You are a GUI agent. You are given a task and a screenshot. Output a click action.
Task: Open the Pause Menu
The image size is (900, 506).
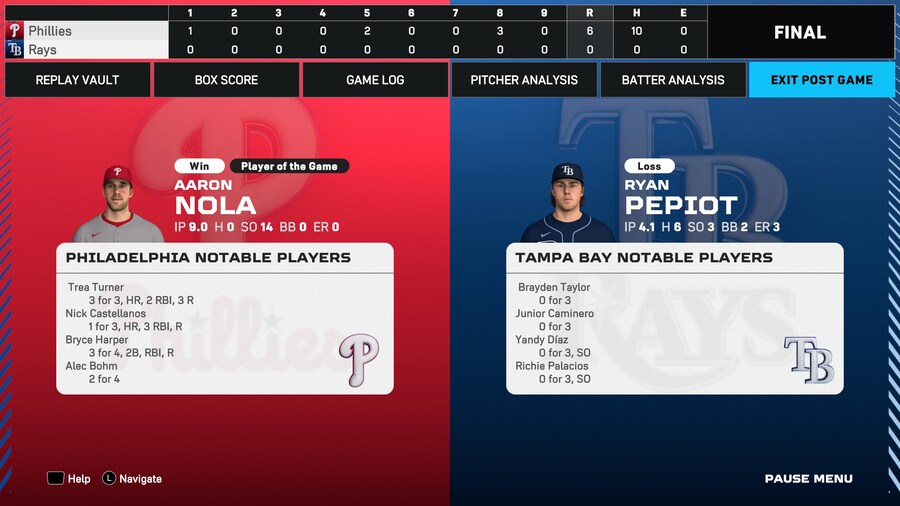coord(808,479)
